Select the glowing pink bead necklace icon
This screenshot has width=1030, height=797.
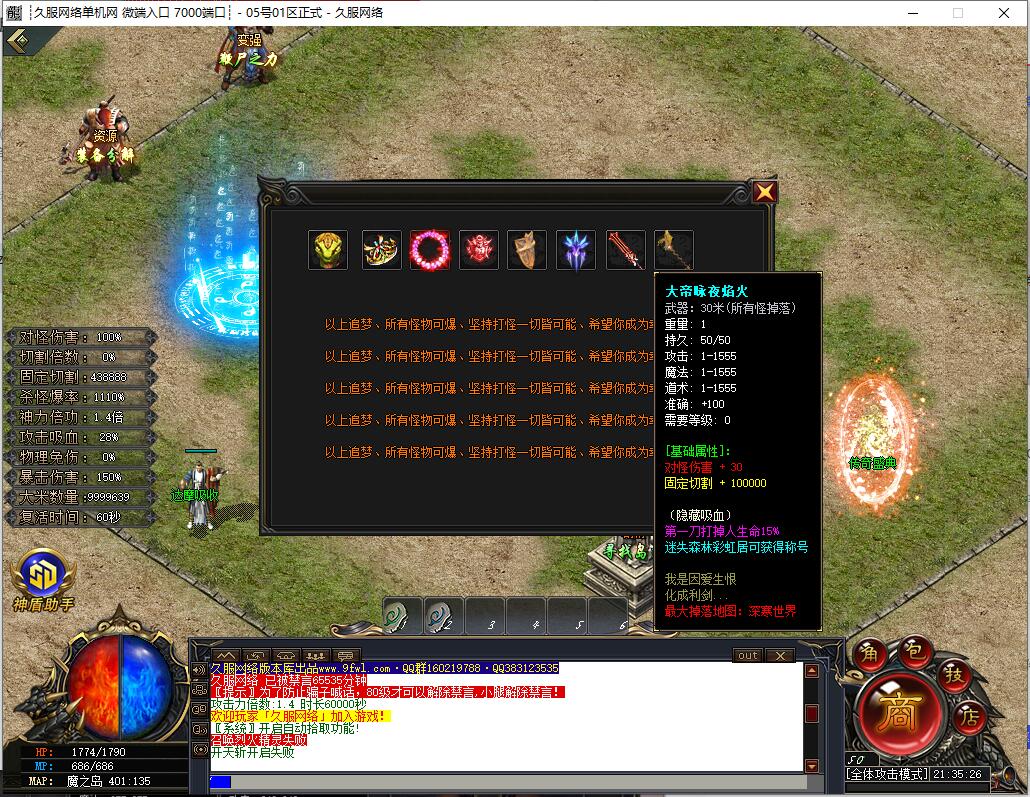click(x=430, y=250)
